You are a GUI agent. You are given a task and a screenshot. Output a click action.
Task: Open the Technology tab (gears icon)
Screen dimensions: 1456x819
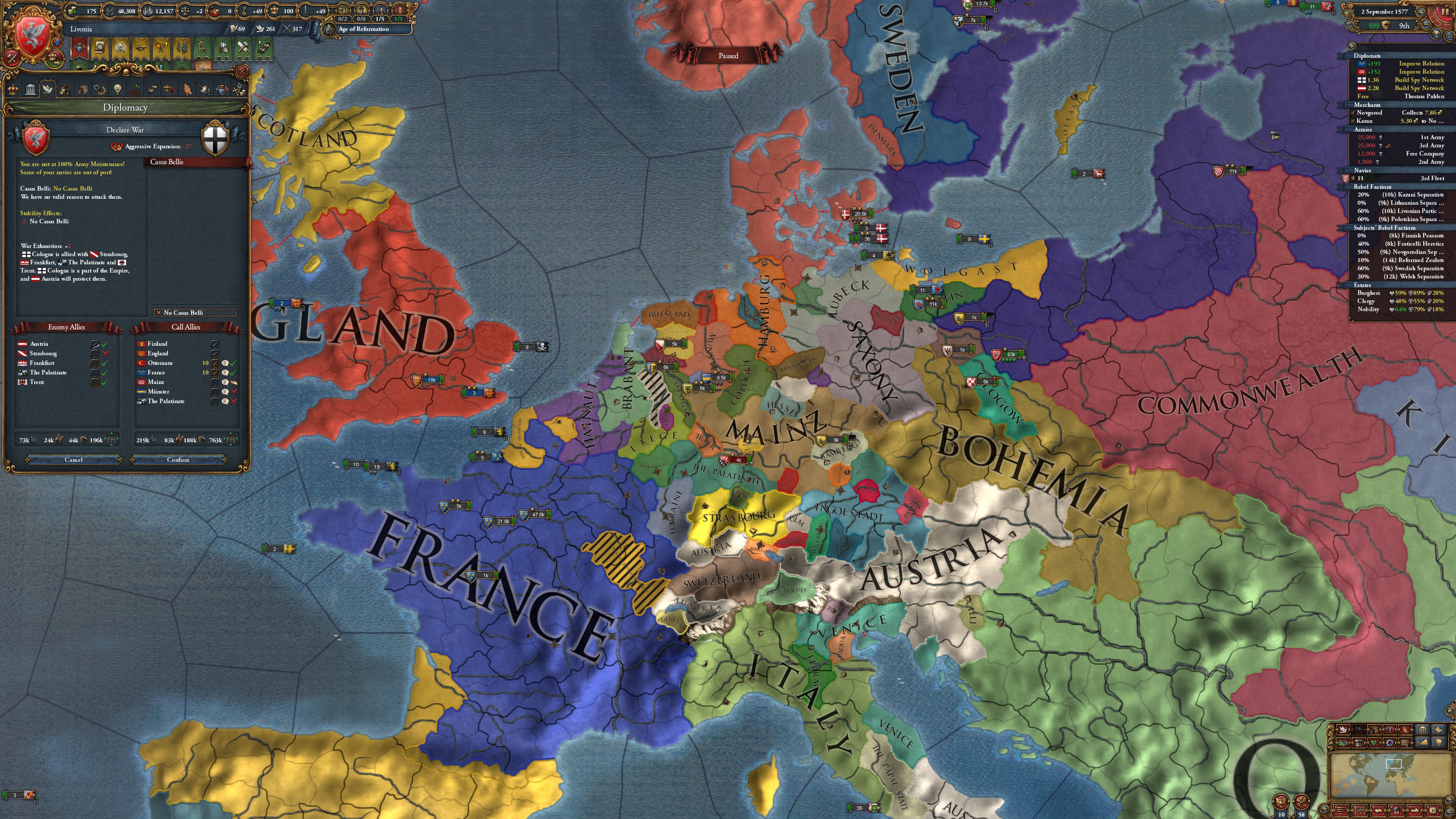click(x=100, y=91)
